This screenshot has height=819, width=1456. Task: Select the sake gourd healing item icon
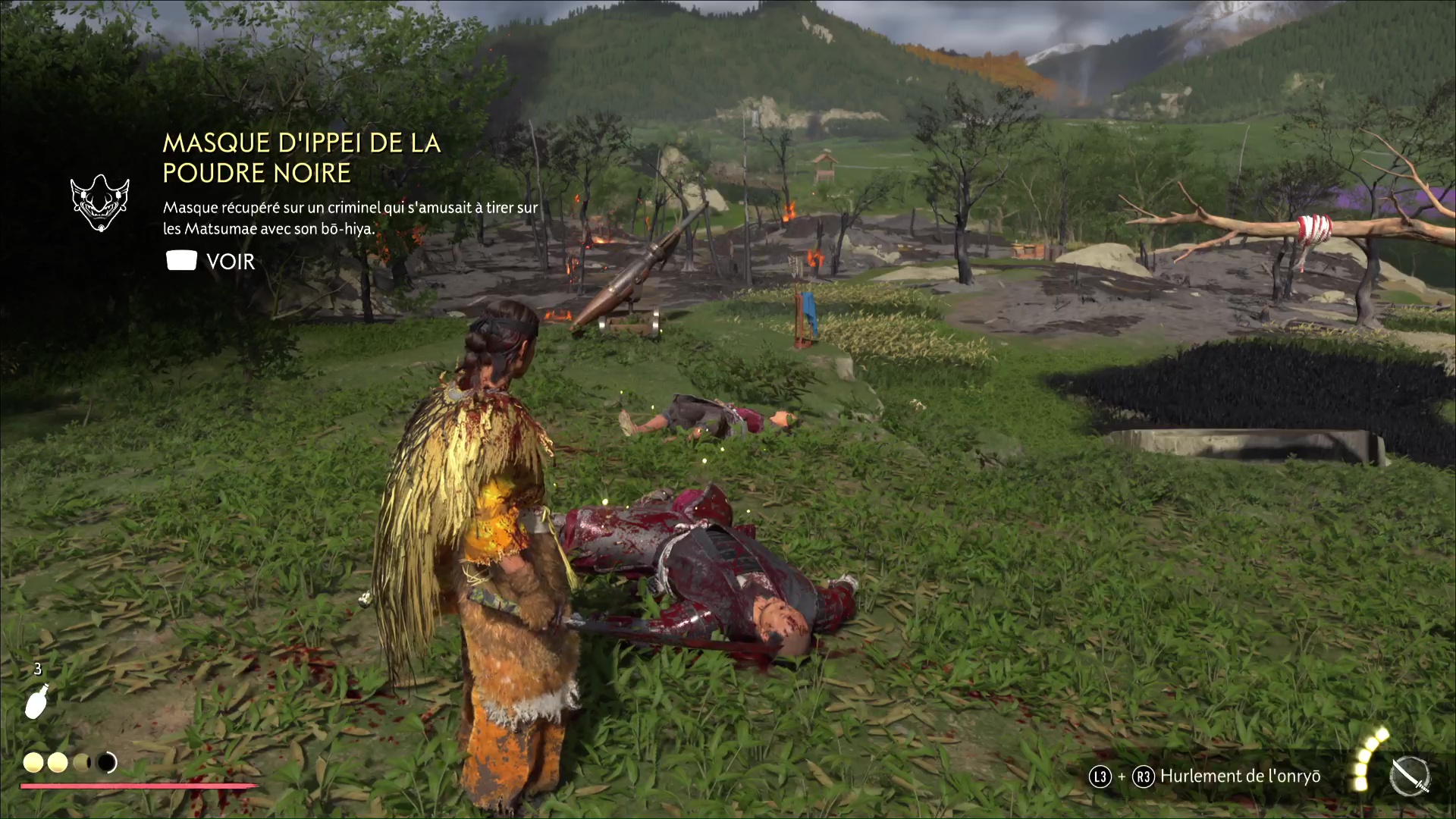[37, 701]
